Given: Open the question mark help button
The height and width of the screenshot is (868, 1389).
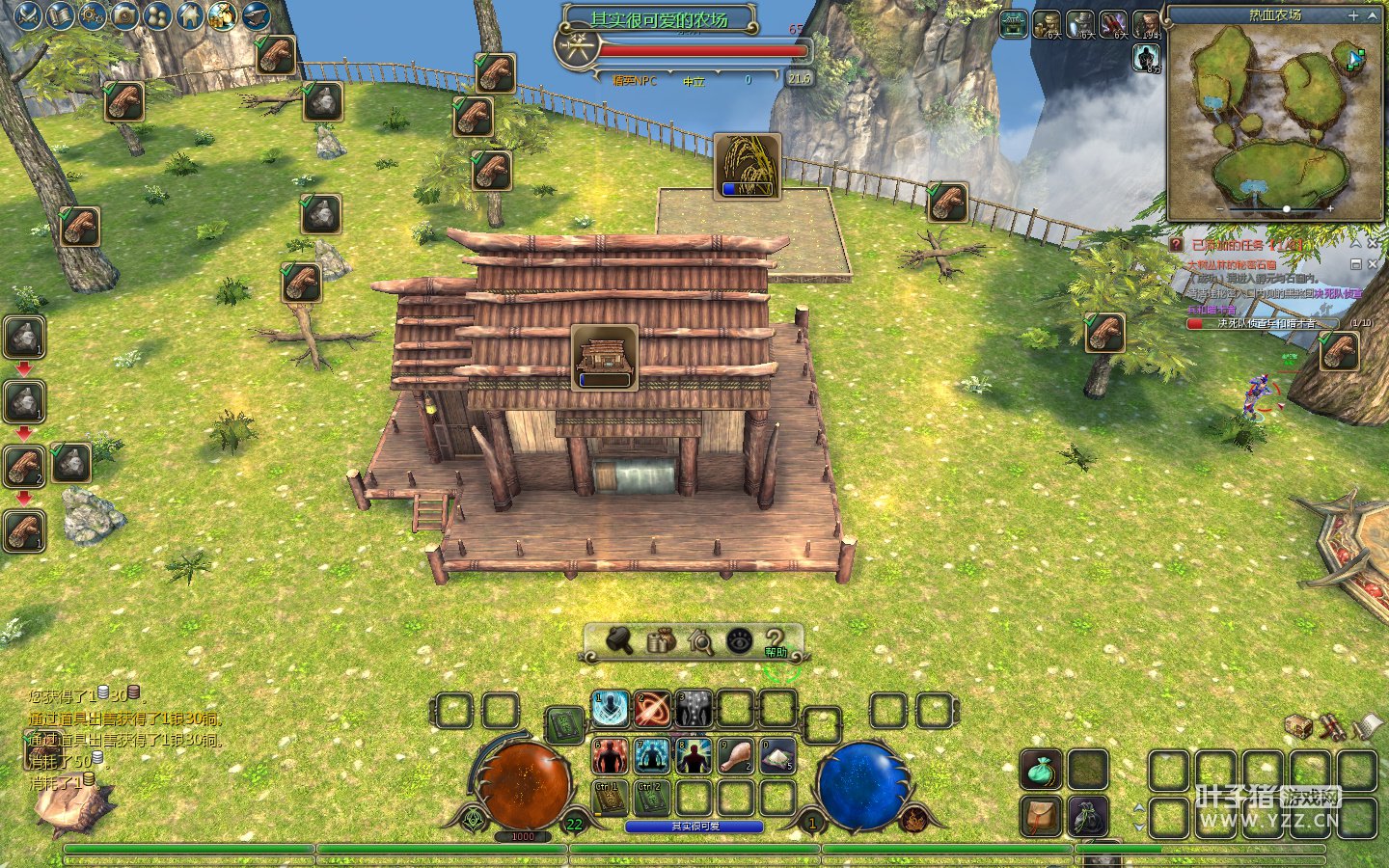Looking at the screenshot, I should point(776,640).
